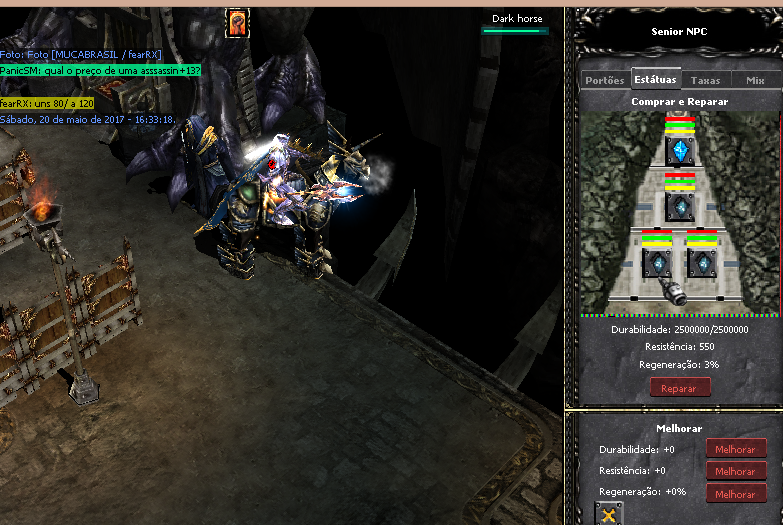
Task: Improve Resistência using its Melhorar button
Action: point(736,471)
